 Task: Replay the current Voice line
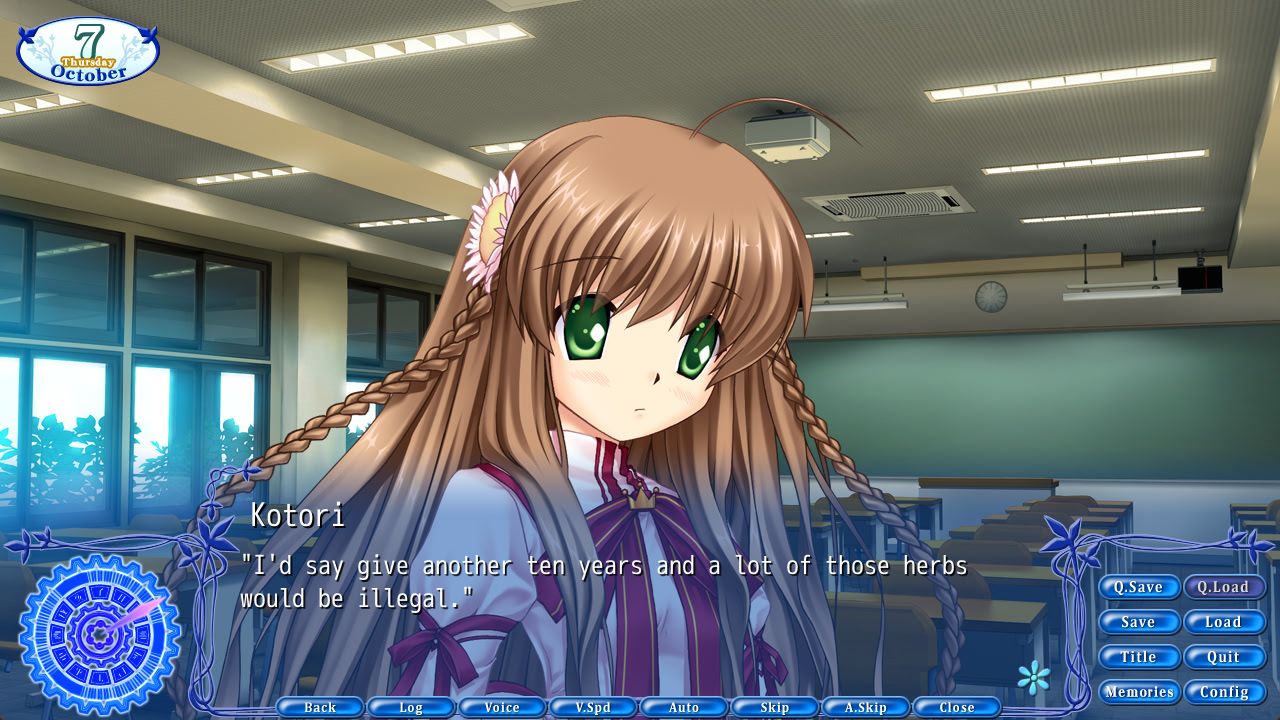pos(502,707)
